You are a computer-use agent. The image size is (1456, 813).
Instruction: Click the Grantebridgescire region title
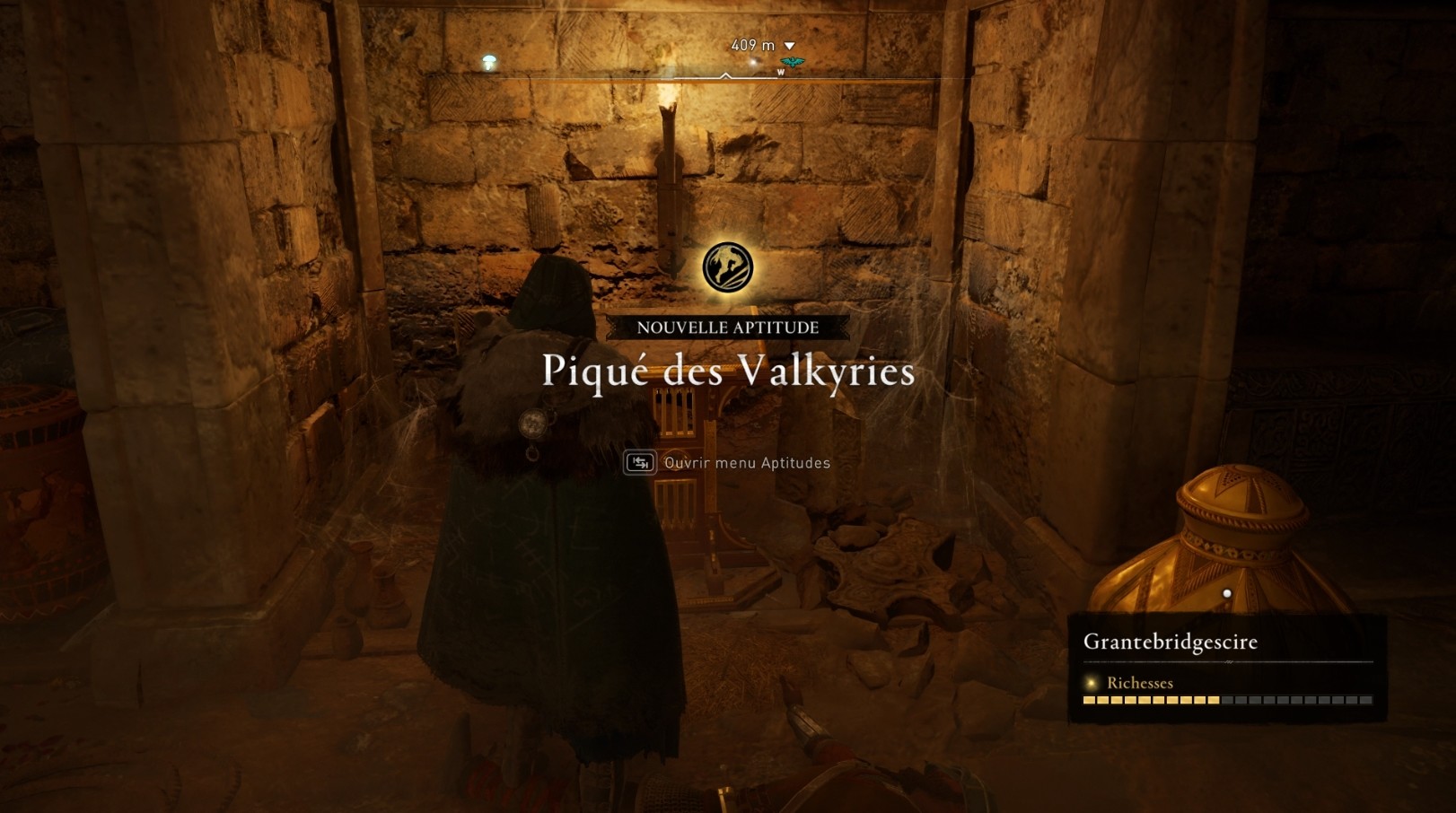(1170, 641)
